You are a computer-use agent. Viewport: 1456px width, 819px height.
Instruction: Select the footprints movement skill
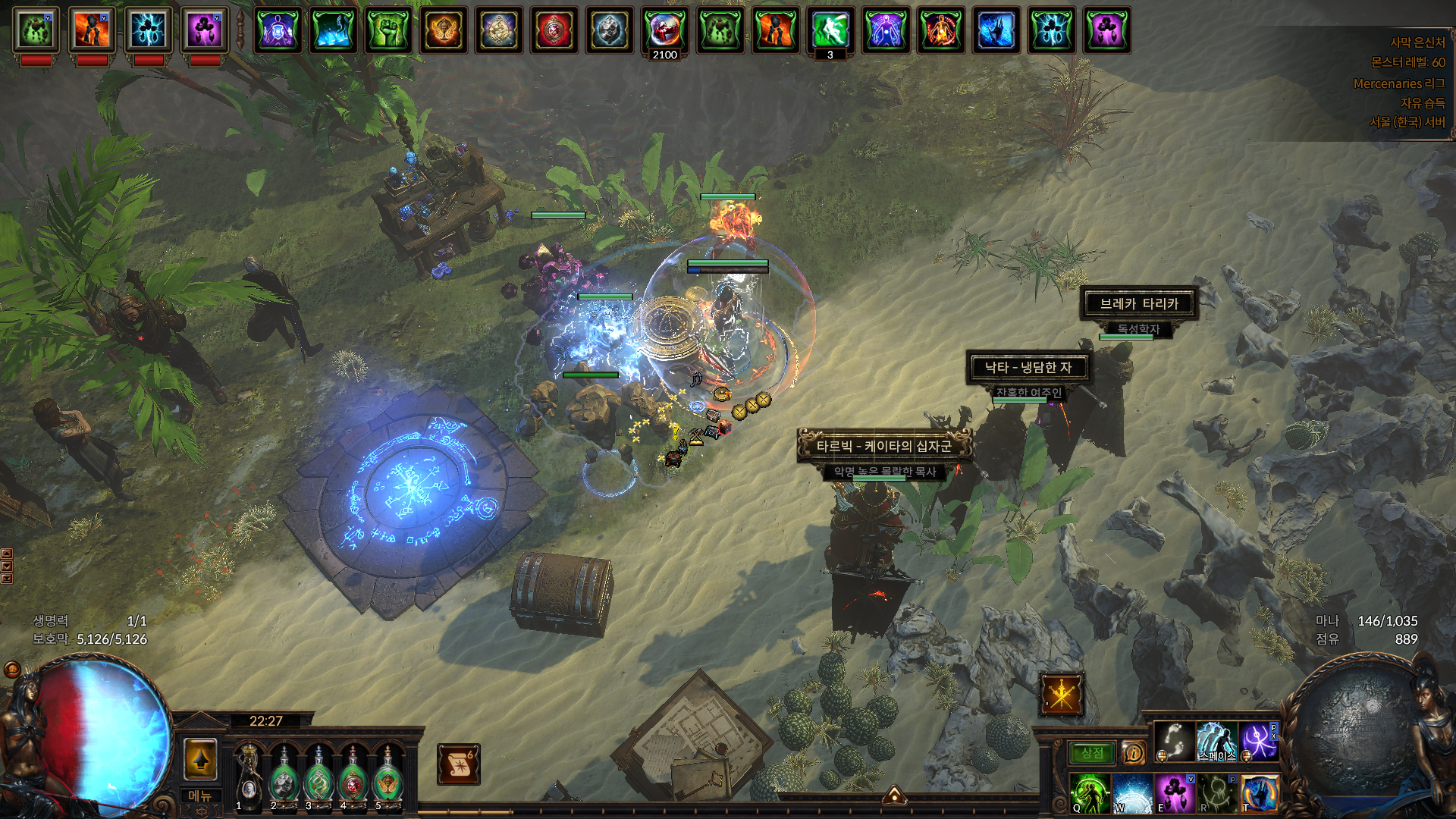tap(1174, 741)
